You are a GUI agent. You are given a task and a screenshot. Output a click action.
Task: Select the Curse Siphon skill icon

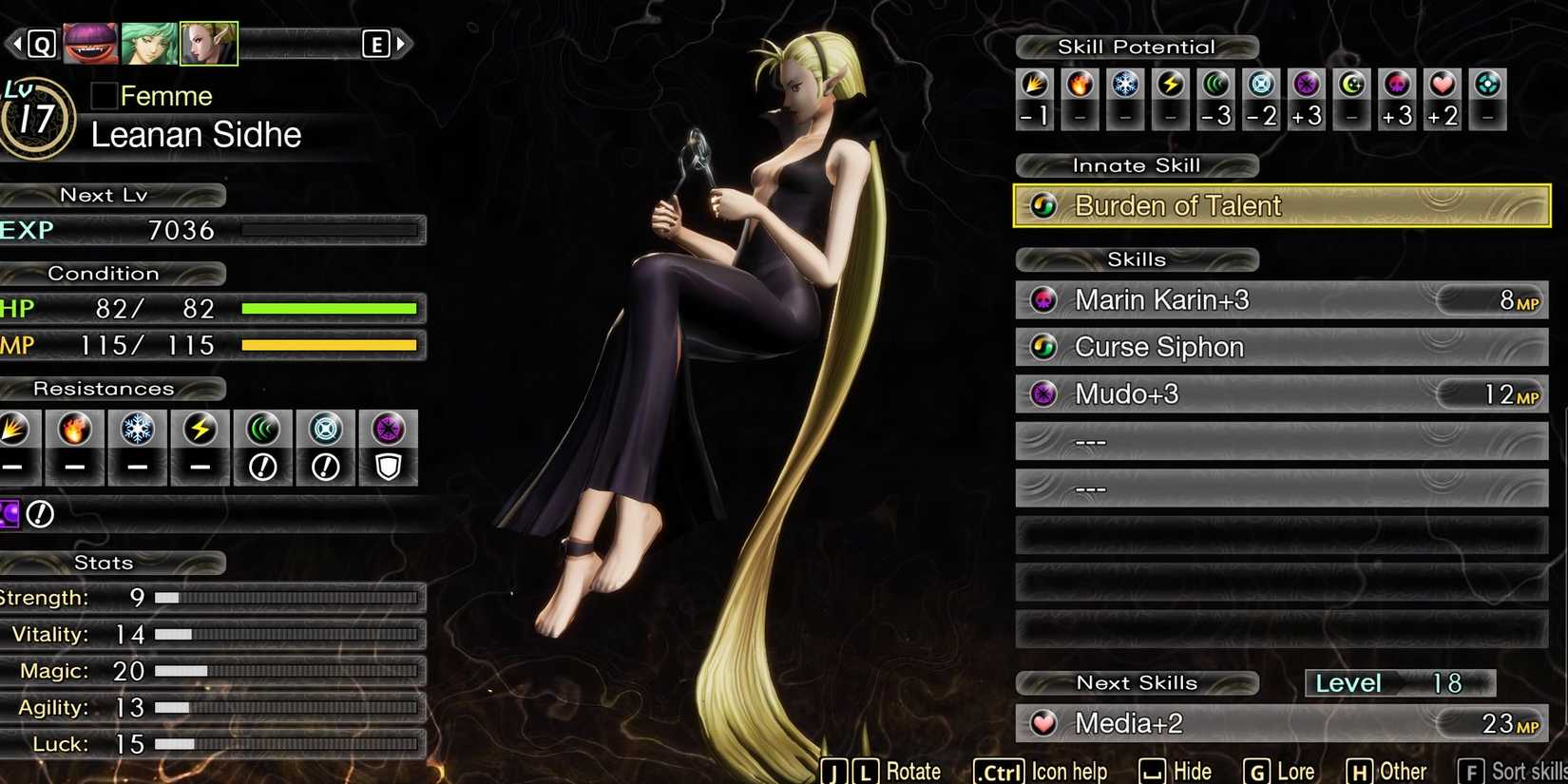(1043, 347)
